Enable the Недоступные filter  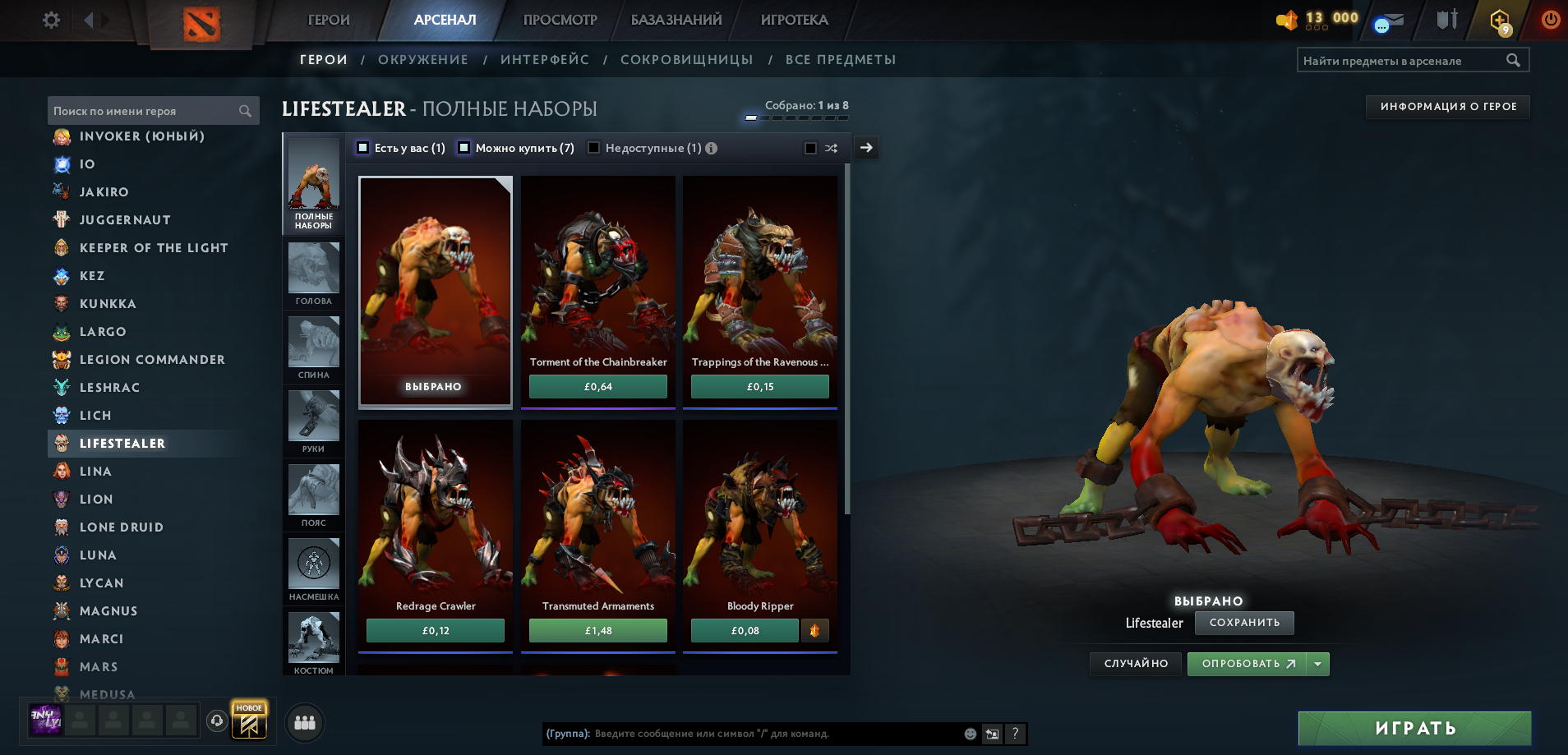coord(593,148)
